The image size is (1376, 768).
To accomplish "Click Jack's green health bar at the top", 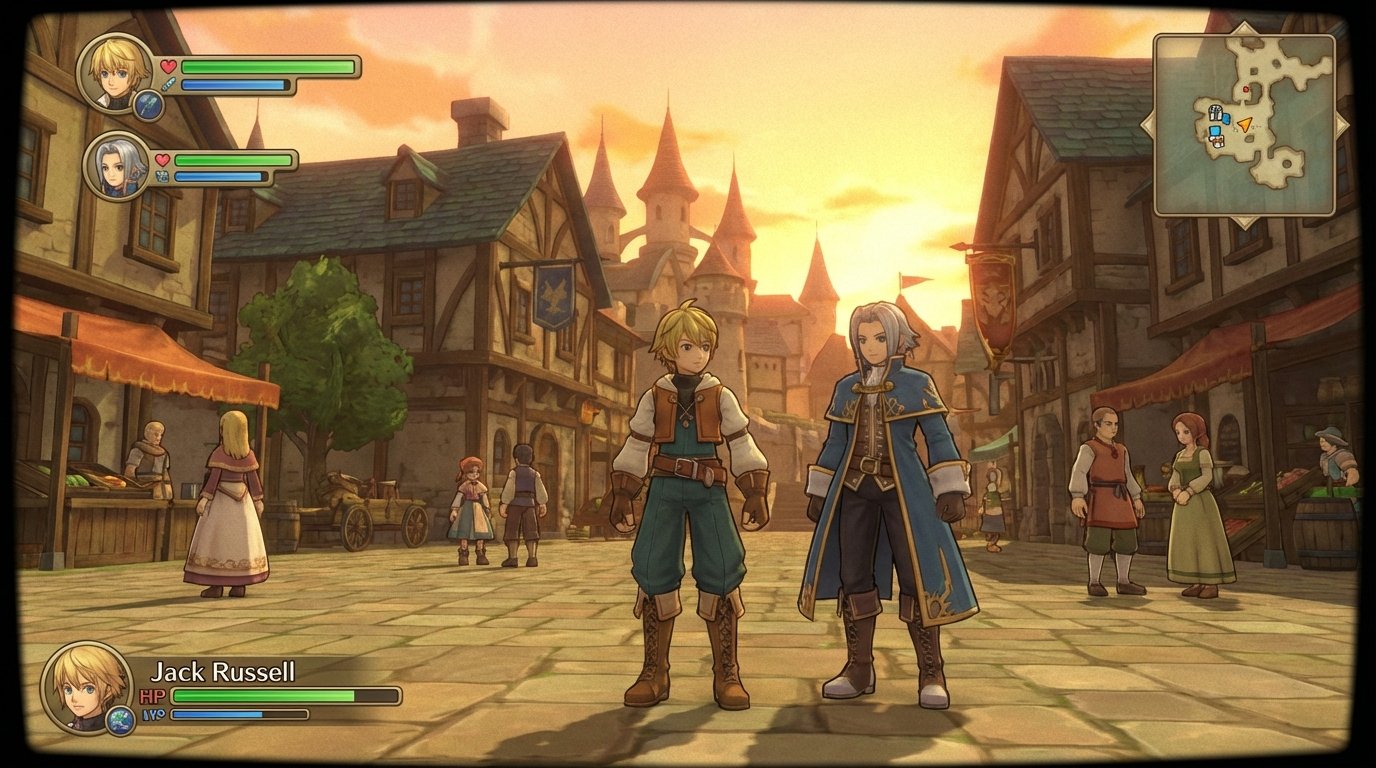I will pos(266,67).
